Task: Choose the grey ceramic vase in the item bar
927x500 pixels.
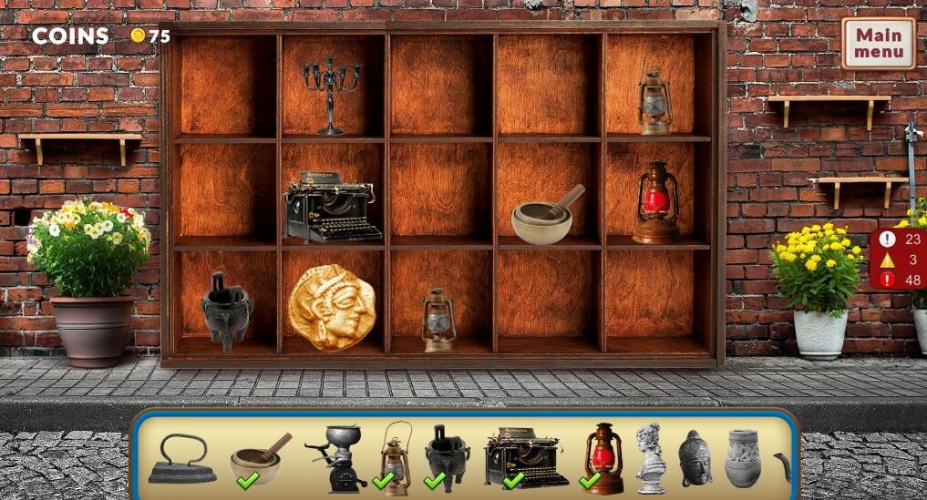Action: click(745, 458)
